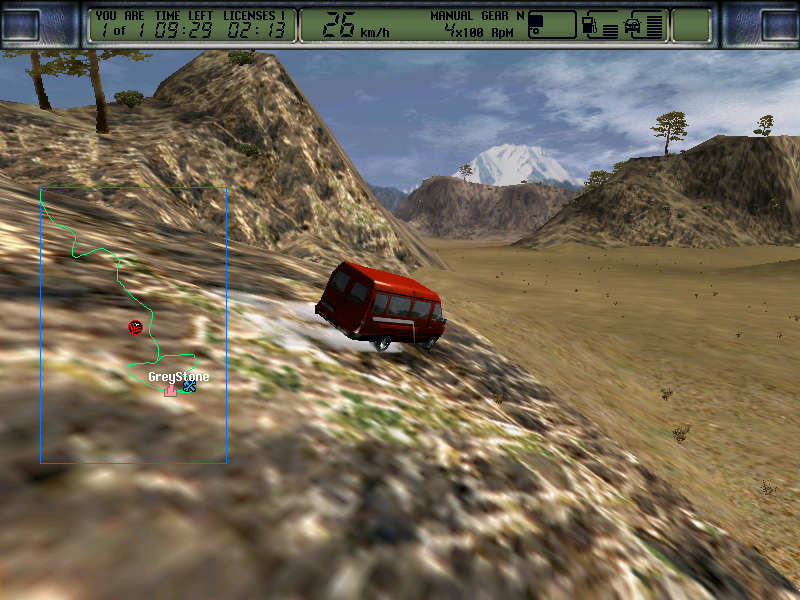
Task: Select the cargo load icon in the top bar
Action: [x=538, y=22]
